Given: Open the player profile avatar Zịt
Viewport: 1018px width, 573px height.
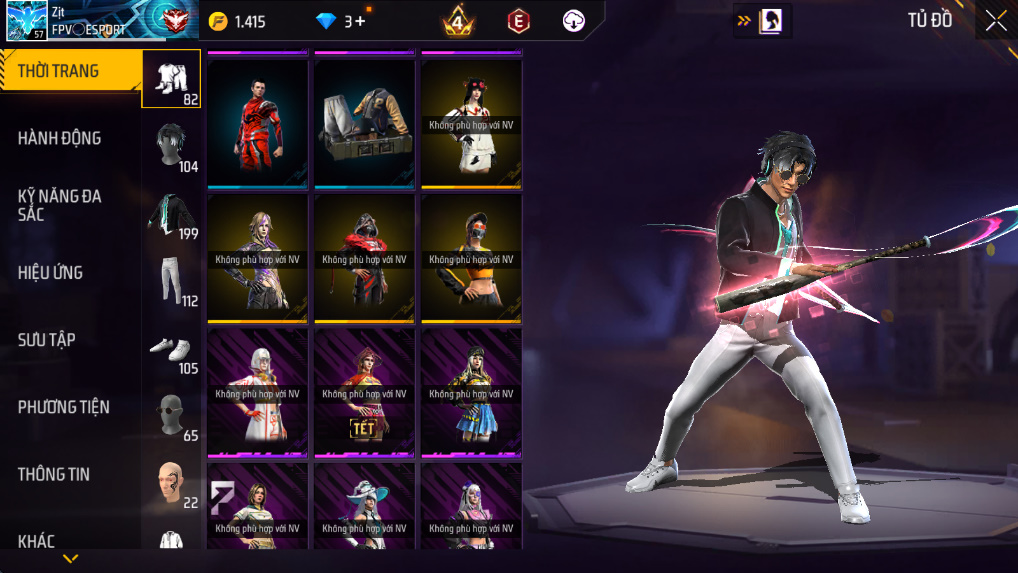Looking at the screenshot, I should [26, 21].
